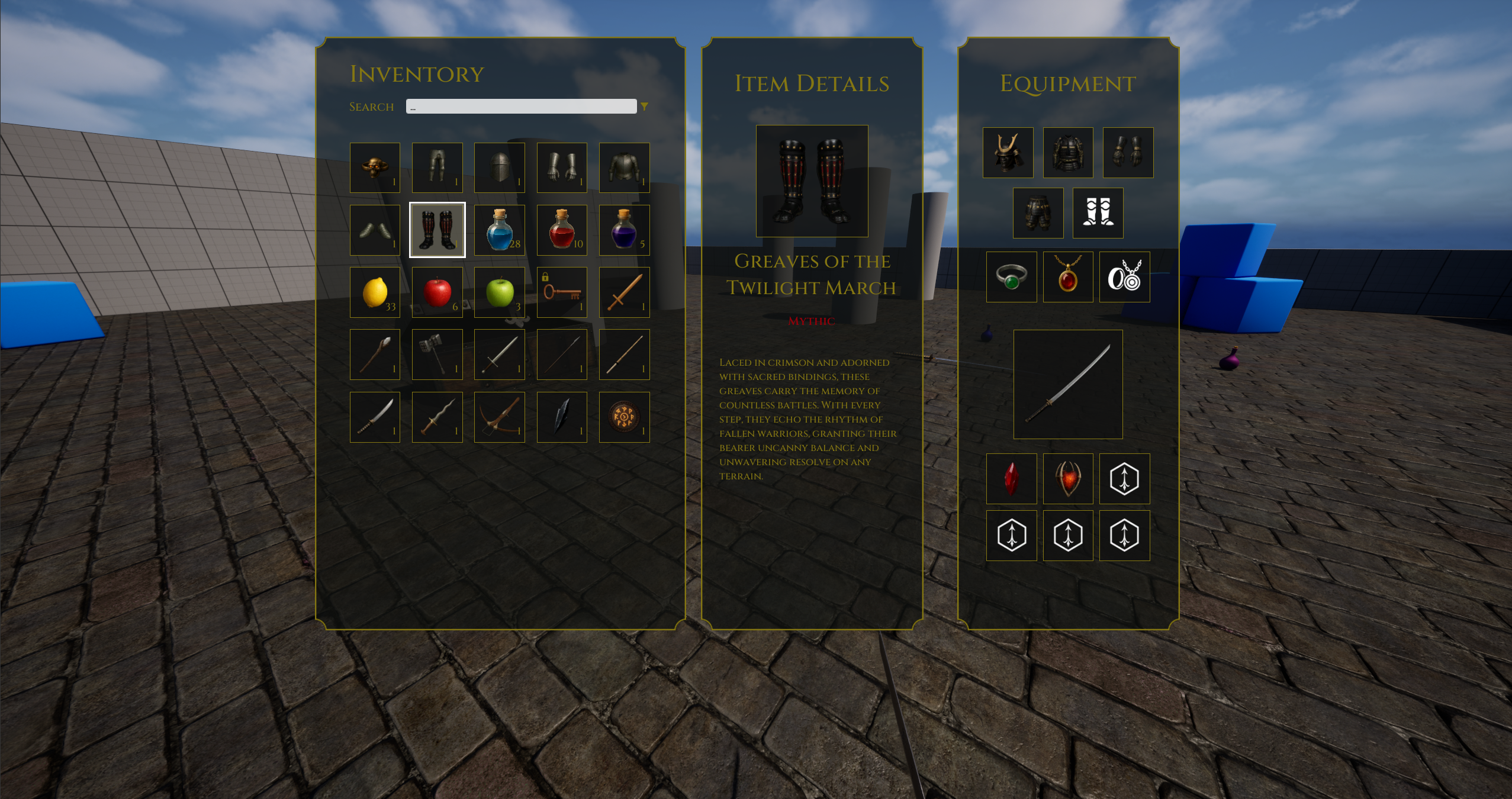This screenshot has width=1512, height=799.
Task: Choose the round rune shield slot
Action: [x=624, y=417]
